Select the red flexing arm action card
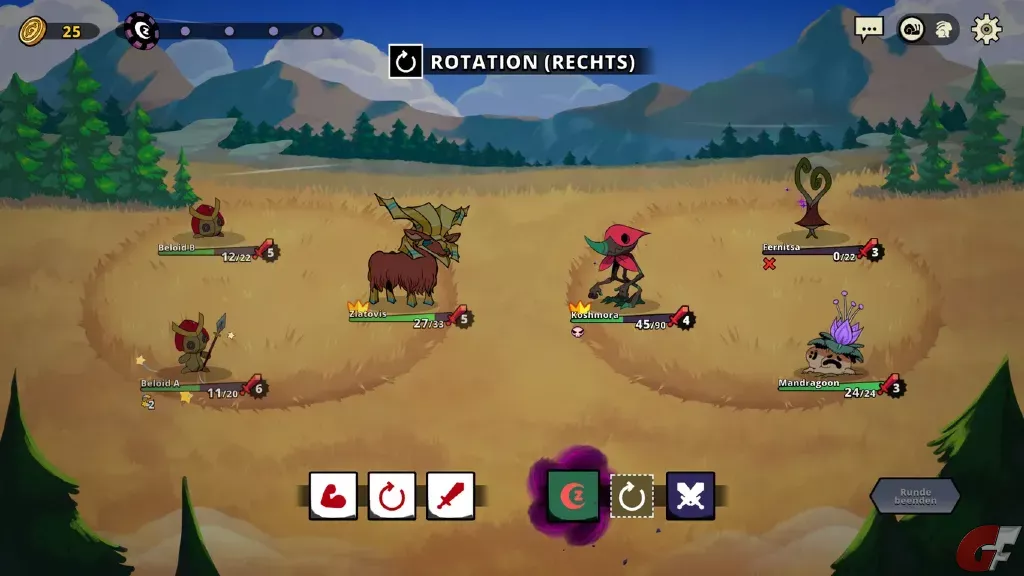Screen dimensions: 1024x576 pos(333,496)
